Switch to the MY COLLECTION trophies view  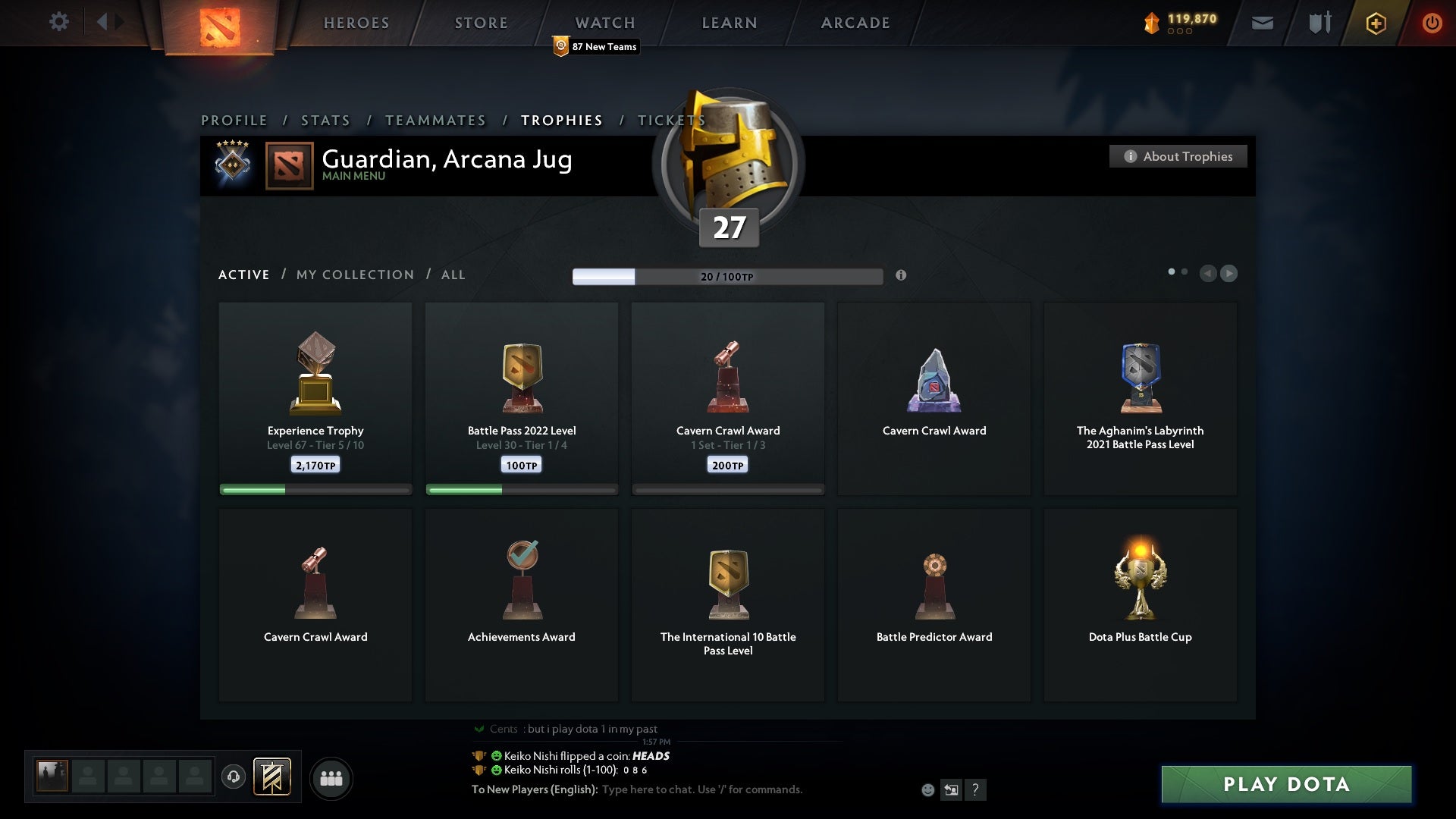point(354,275)
